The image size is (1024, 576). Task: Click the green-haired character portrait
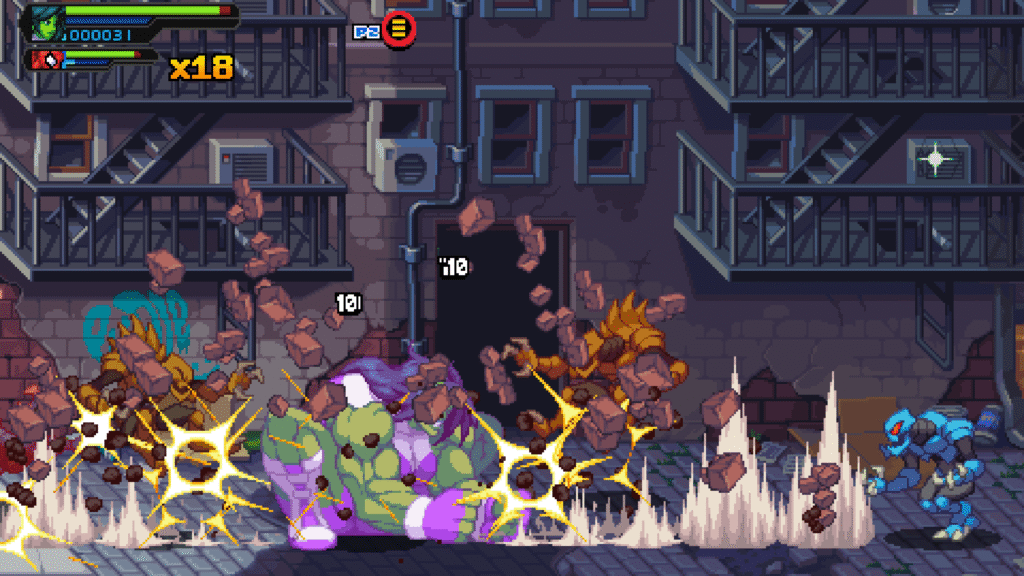(x=46, y=22)
